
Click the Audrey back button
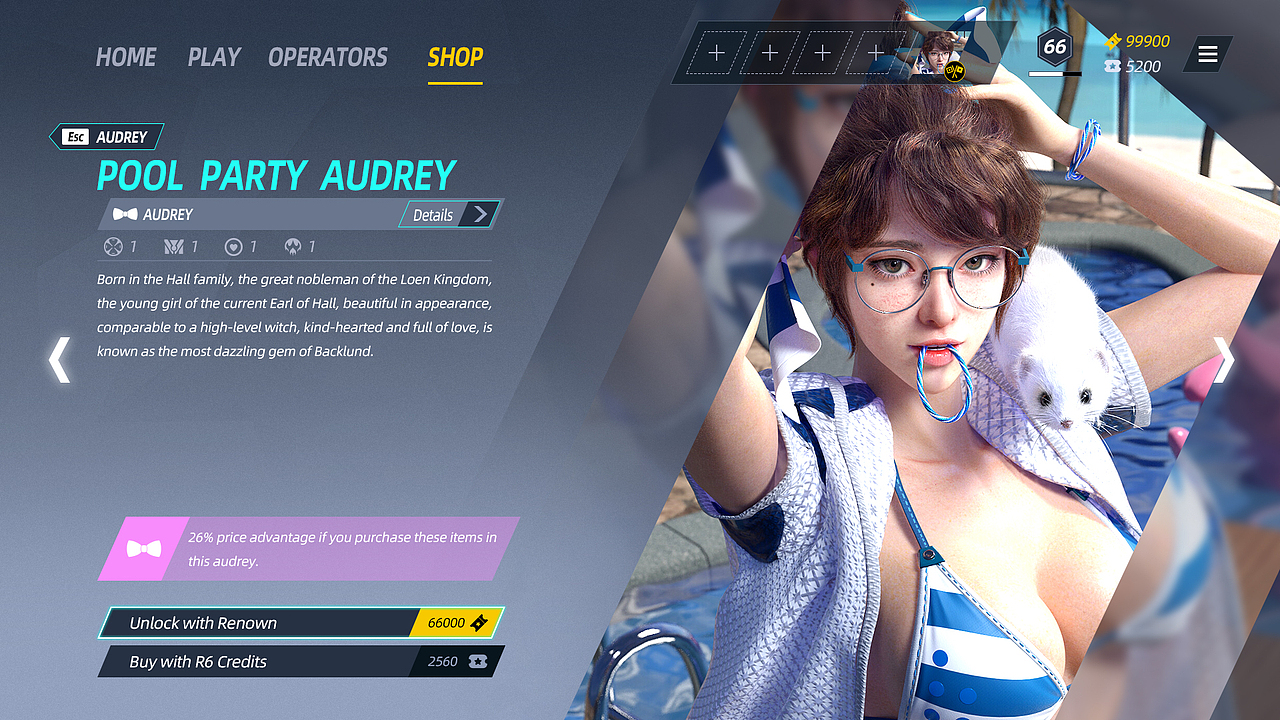(107, 137)
